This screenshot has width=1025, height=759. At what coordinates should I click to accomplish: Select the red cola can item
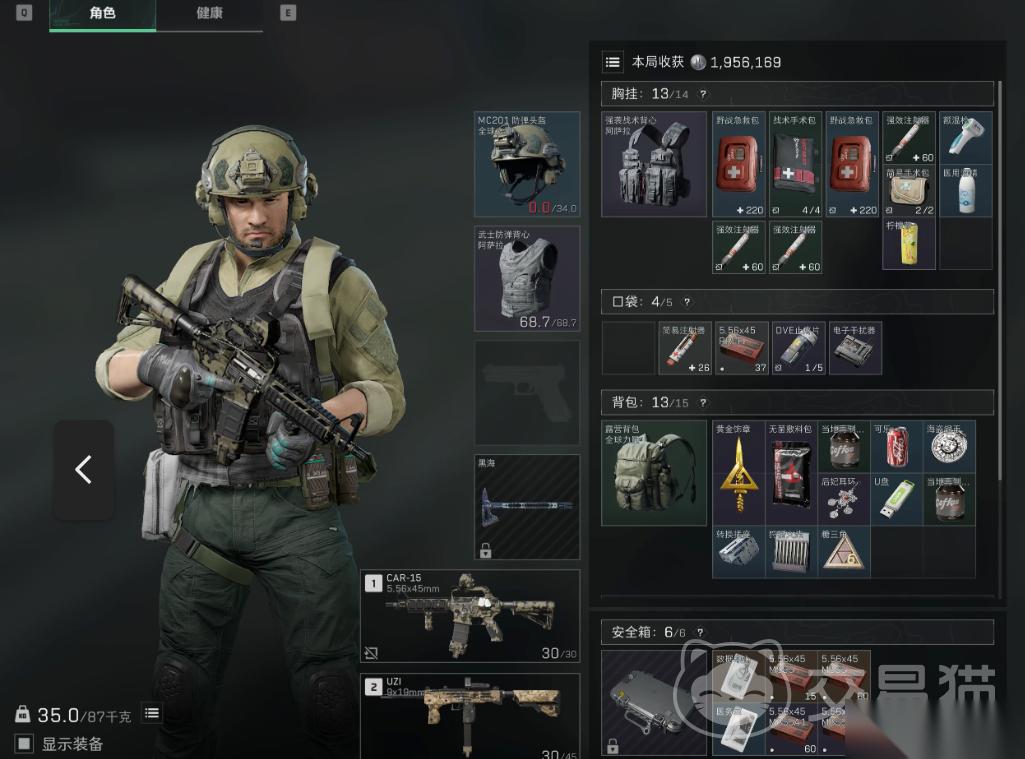pos(896,447)
